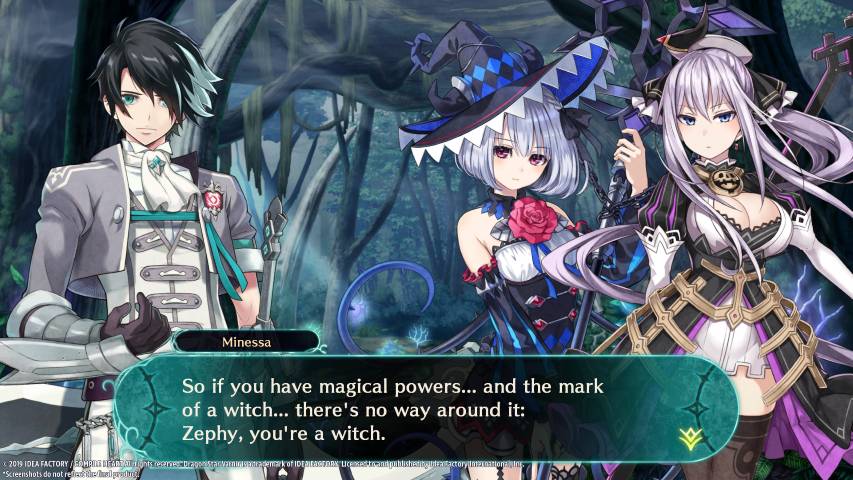Advance dialogue with the yellow arrow indicator
853x480 pixels.
pyautogui.click(x=687, y=435)
